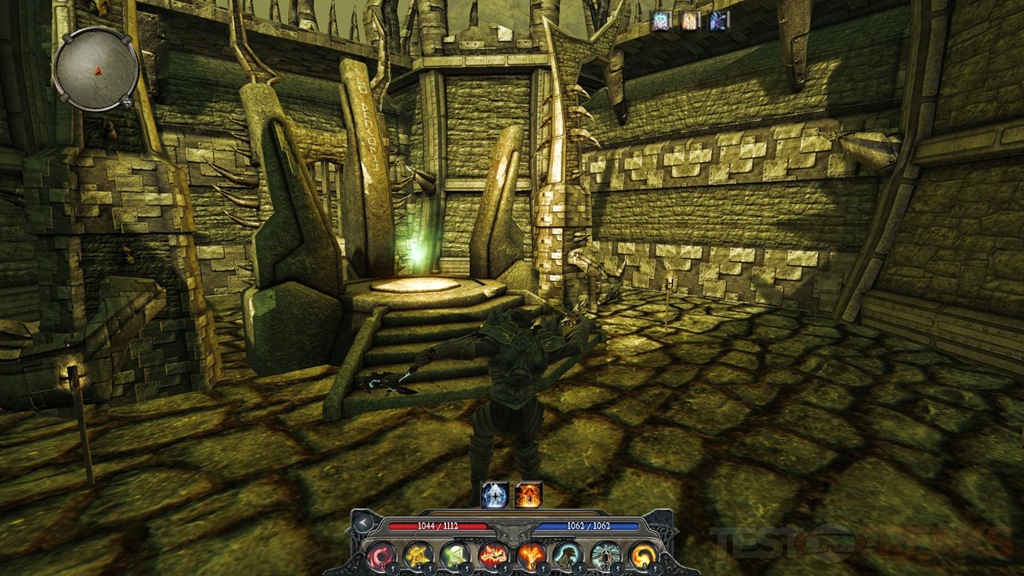This screenshot has width=1024, height=576.
Task: Select the green glowing figure skill
Action: [x=455, y=555]
